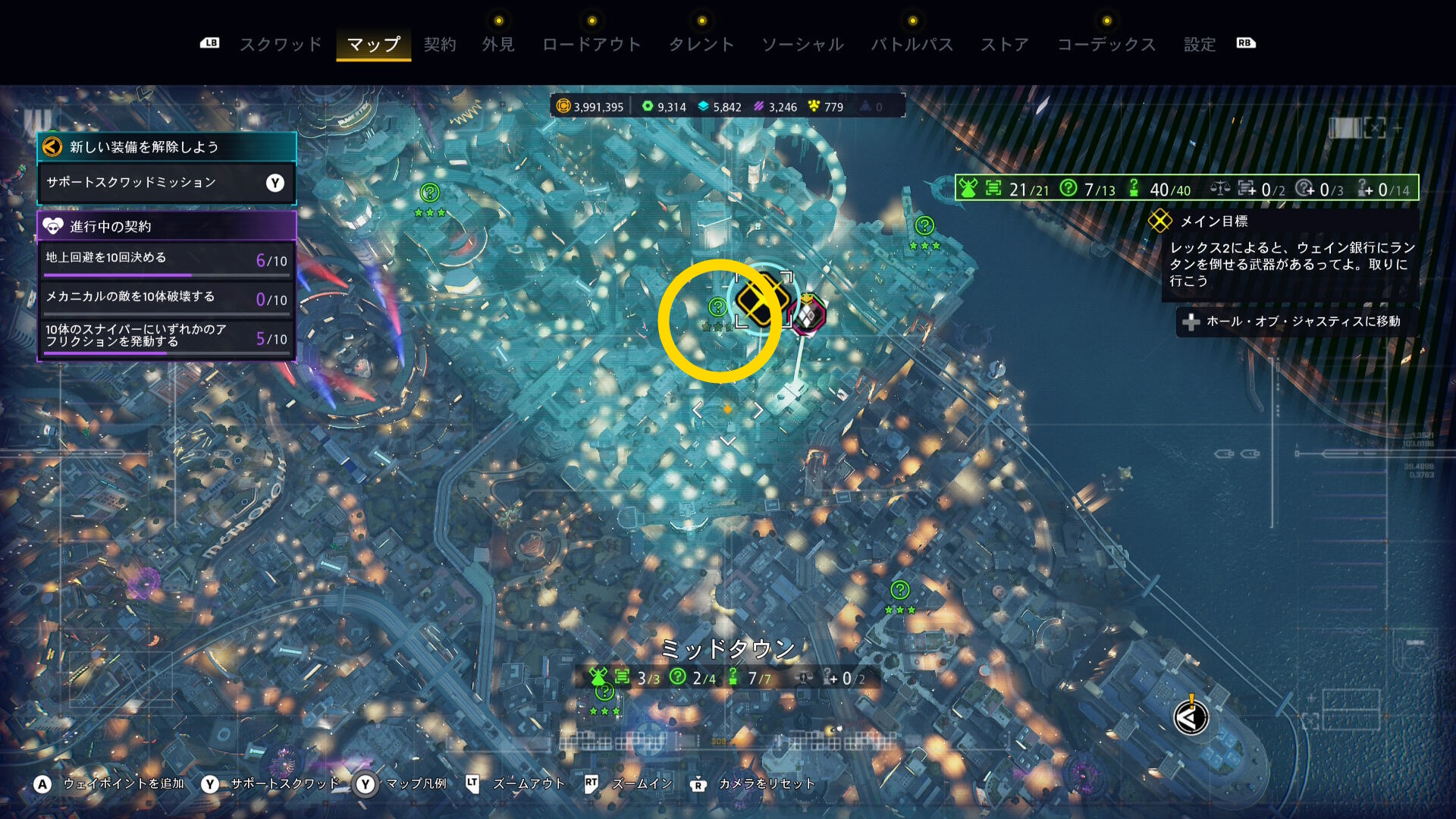
Task: Select the サポートスクワッドミッション entry
Action: 167,183
